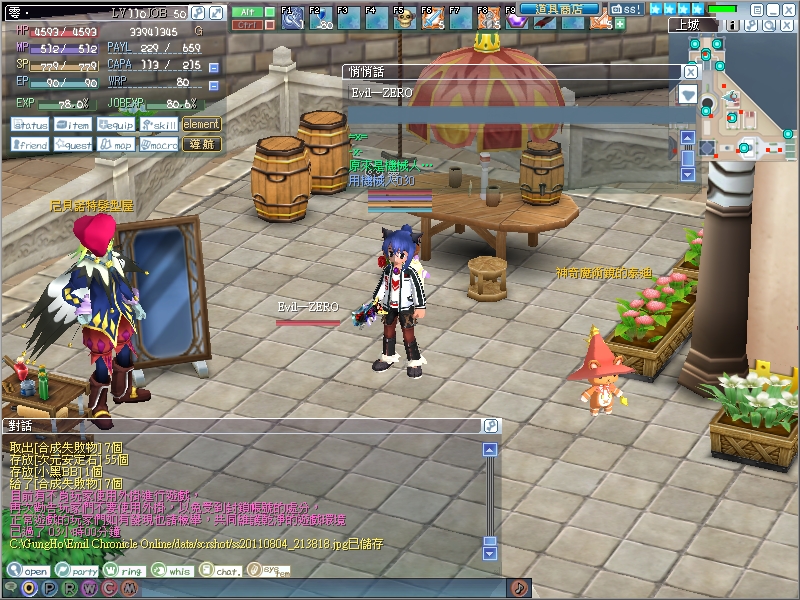Screen dimensions: 800x600
Task: Open the item inventory
Action: (74, 125)
